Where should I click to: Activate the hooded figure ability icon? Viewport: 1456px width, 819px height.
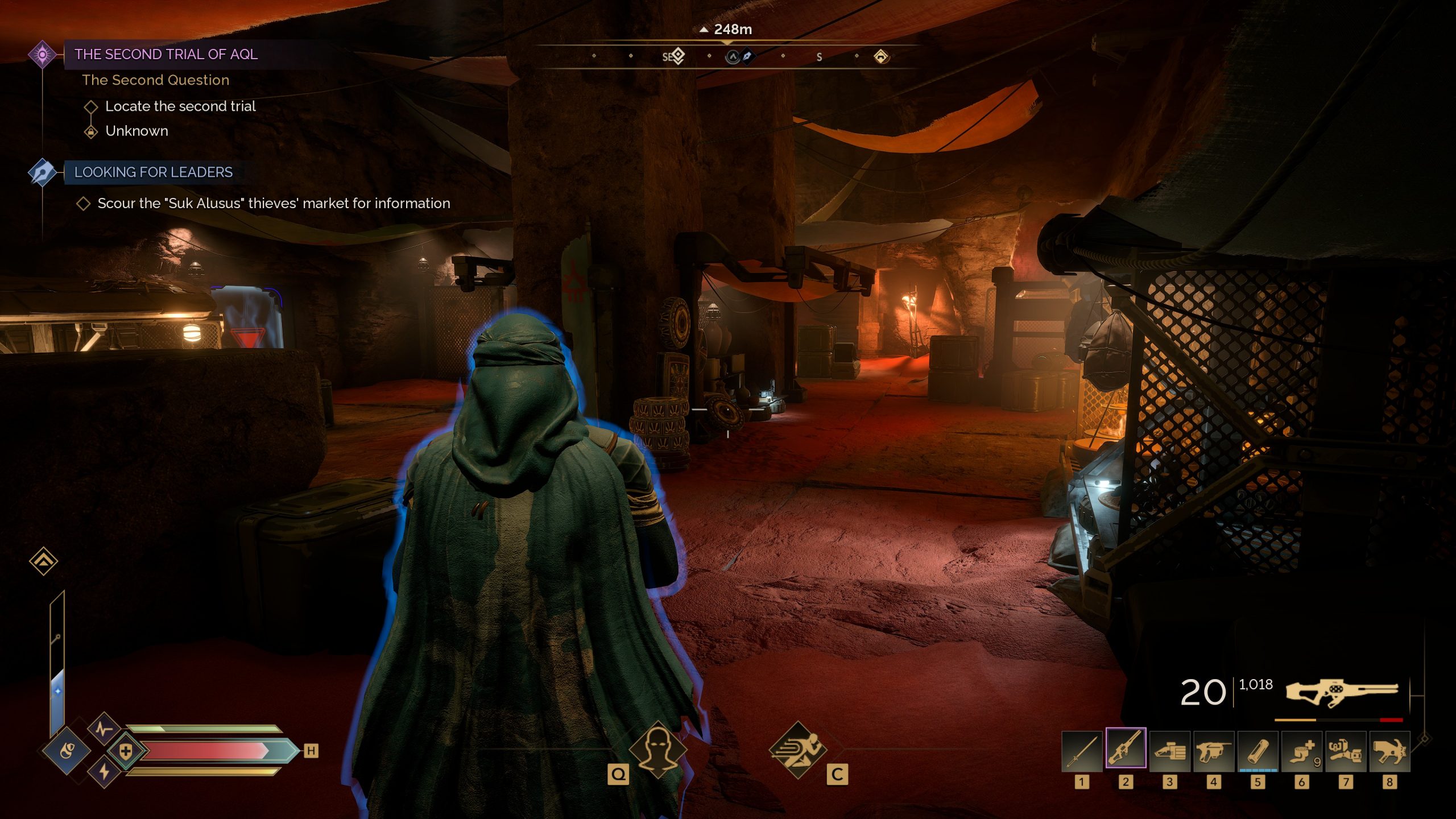[657, 750]
